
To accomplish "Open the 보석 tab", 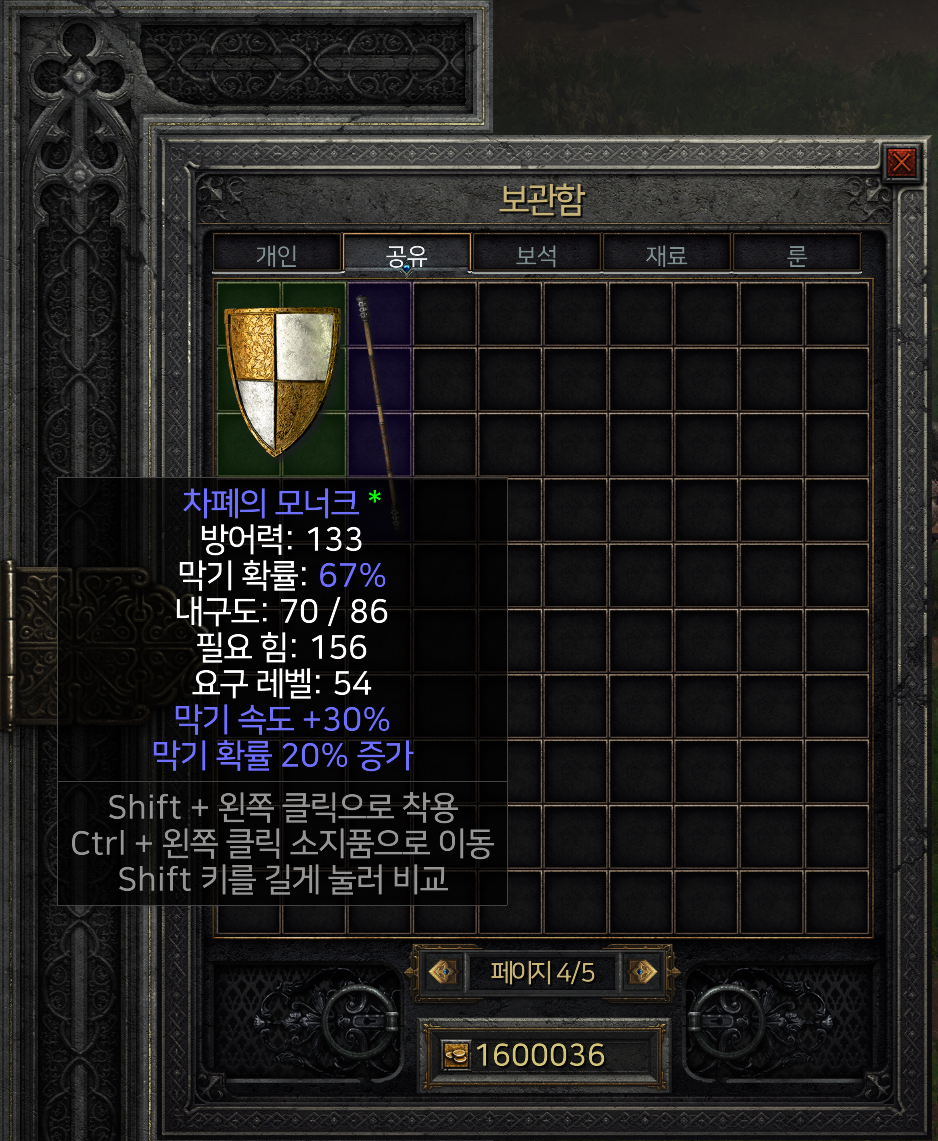I will tap(536, 254).
